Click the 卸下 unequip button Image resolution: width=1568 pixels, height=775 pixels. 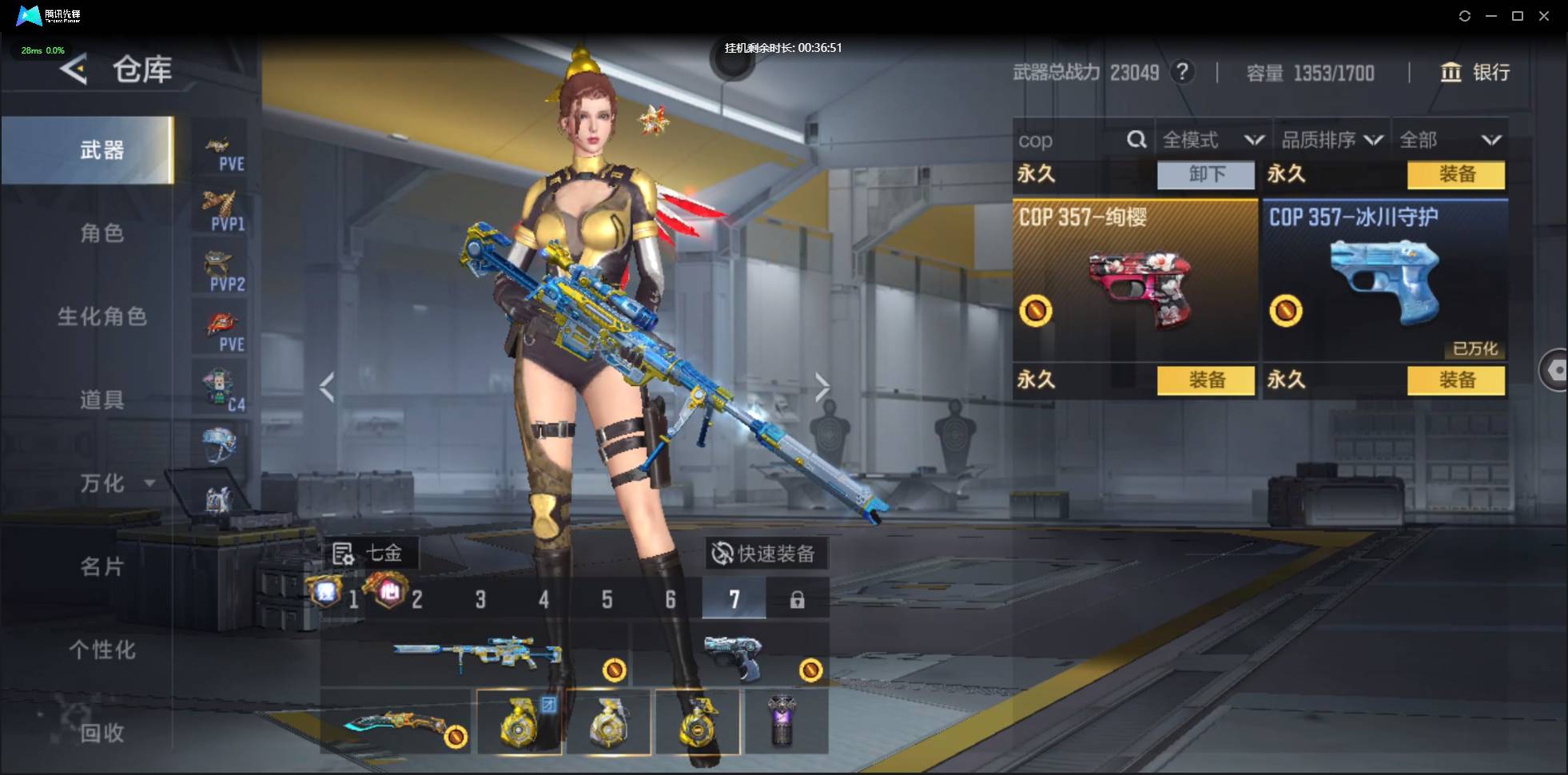point(1205,174)
